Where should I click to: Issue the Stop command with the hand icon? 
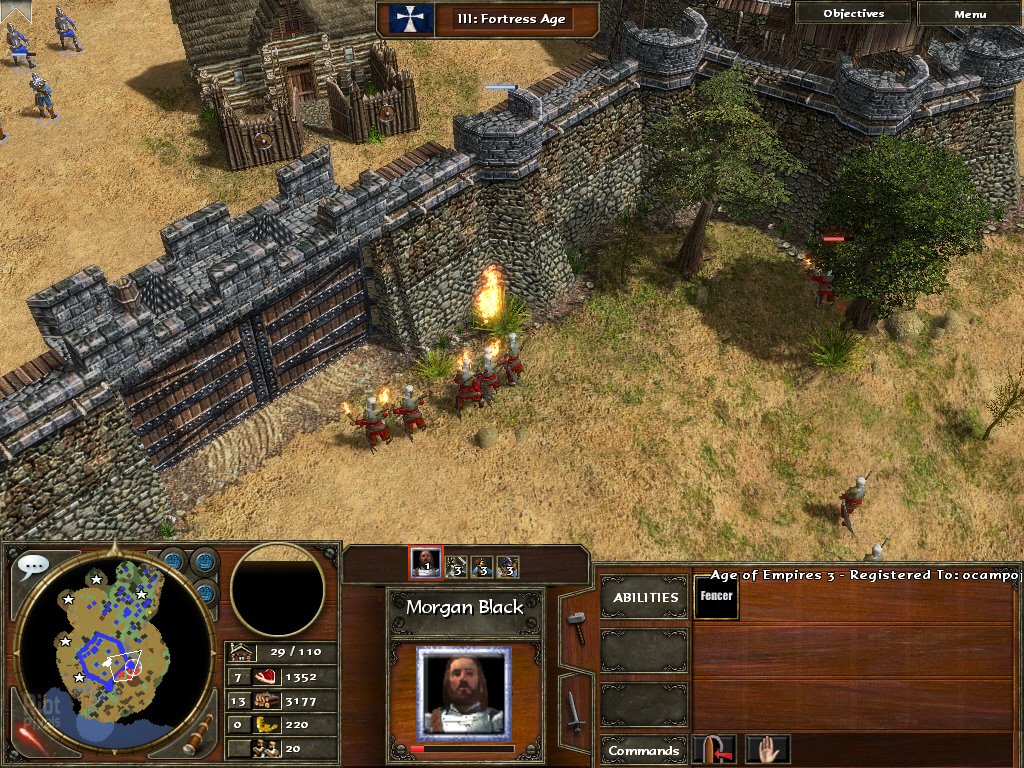click(x=767, y=750)
